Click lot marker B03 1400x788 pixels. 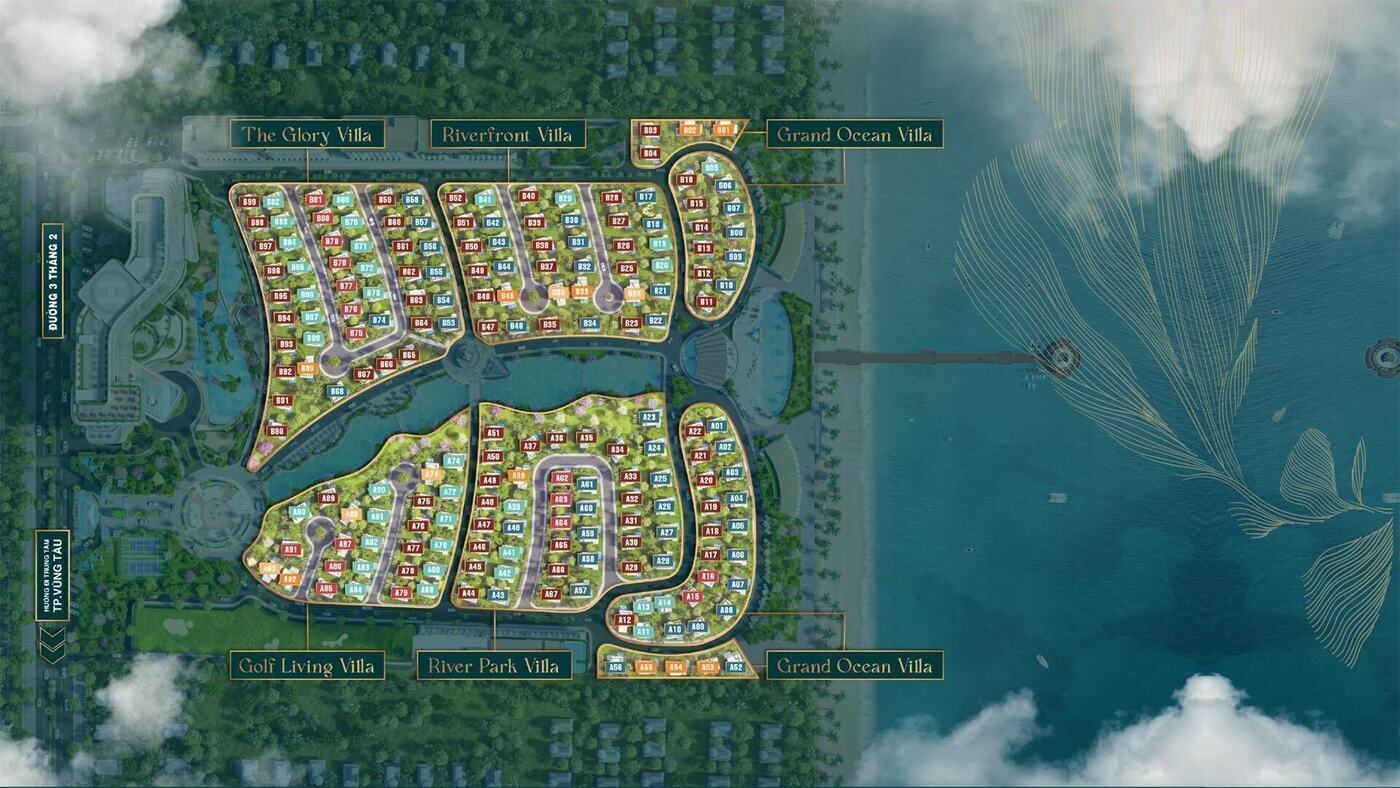pyautogui.click(x=650, y=131)
